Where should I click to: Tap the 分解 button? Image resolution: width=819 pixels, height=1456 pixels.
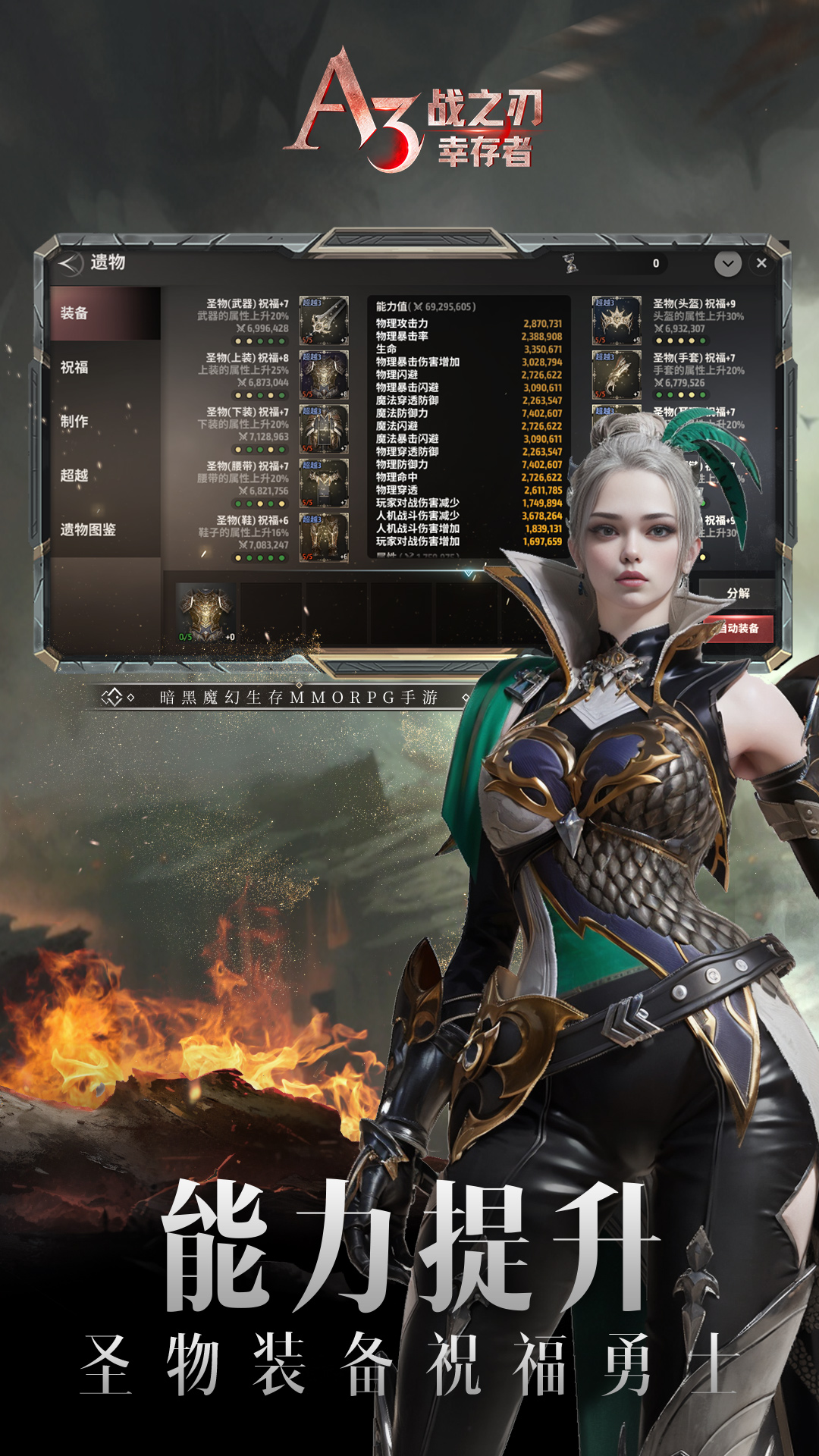[x=737, y=593]
